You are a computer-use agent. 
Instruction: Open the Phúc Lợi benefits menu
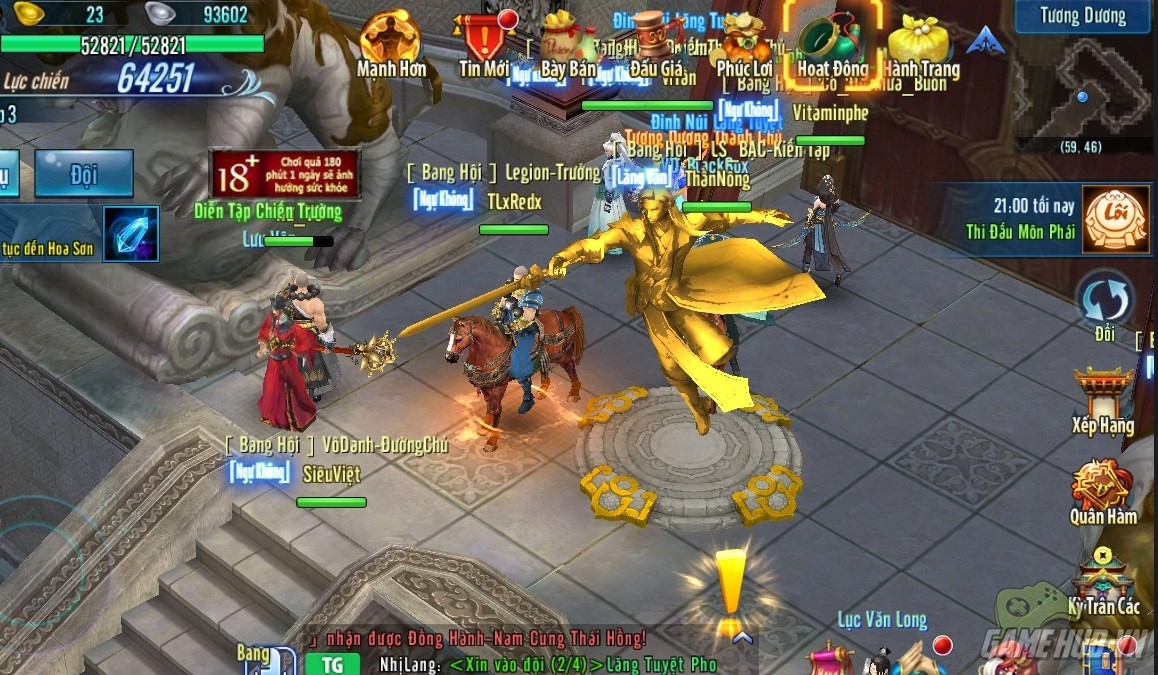point(745,41)
